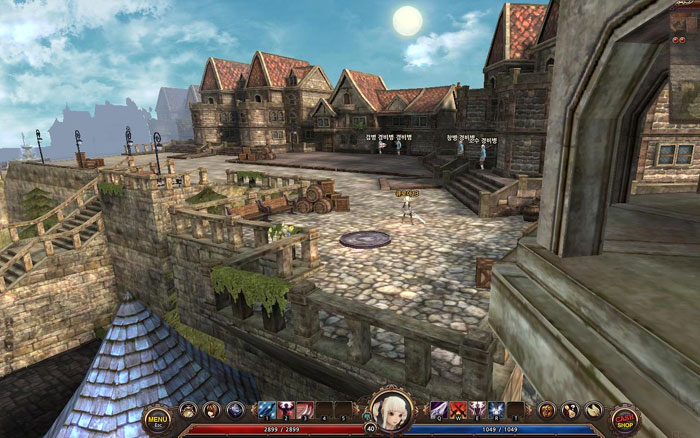
Task: Use the pale winged skill on E
Action: point(477,410)
